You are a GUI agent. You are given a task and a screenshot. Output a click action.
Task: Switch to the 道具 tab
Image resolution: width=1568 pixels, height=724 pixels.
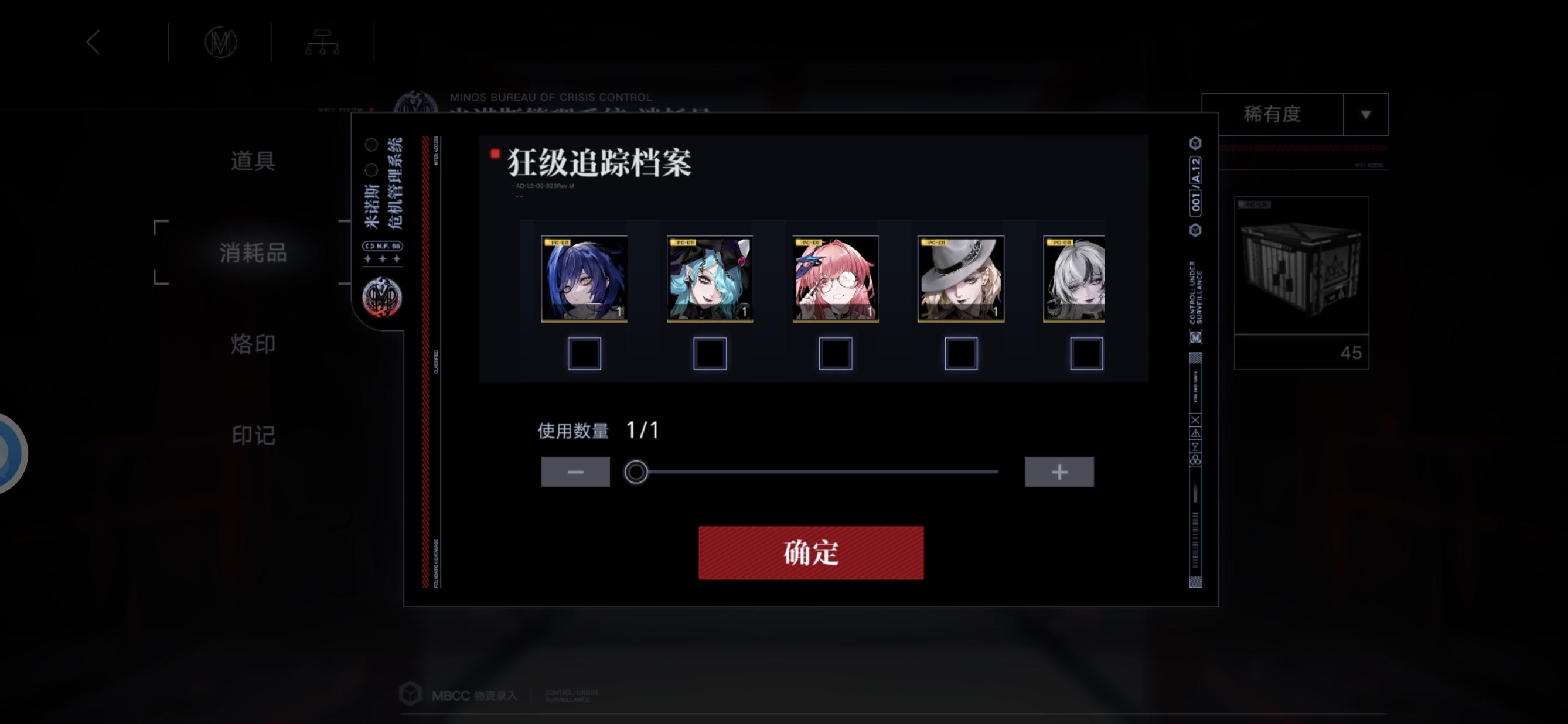tap(253, 161)
